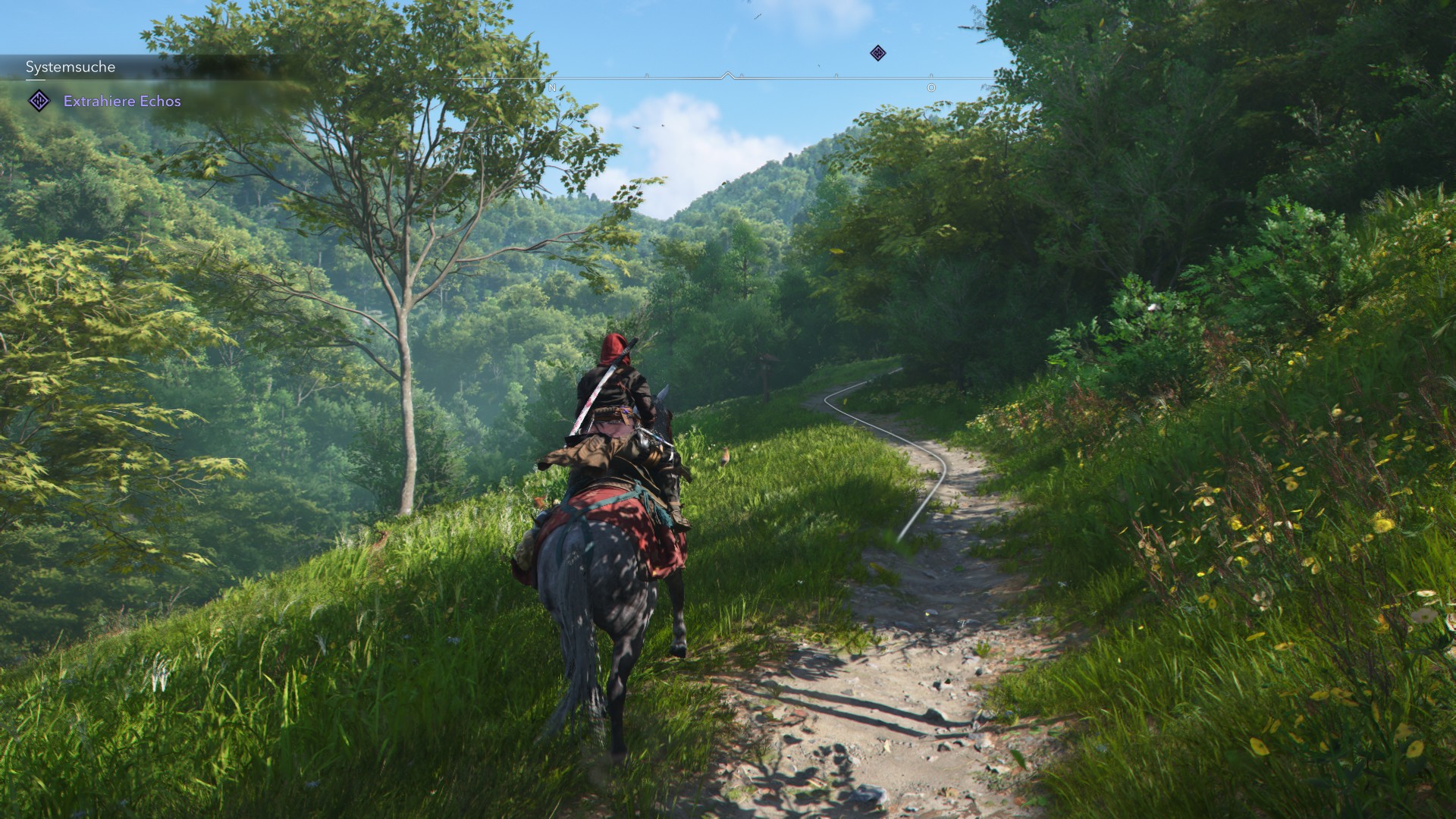The height and width of the screenshot is (819, 1456).
Task: Click the Extrahiere Echos objective text
Action: [123, 101]
